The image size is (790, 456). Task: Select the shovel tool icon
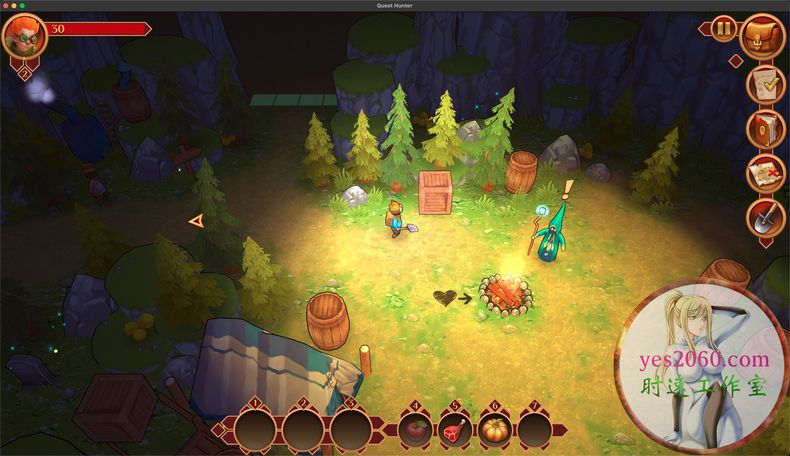click(765, 217)
